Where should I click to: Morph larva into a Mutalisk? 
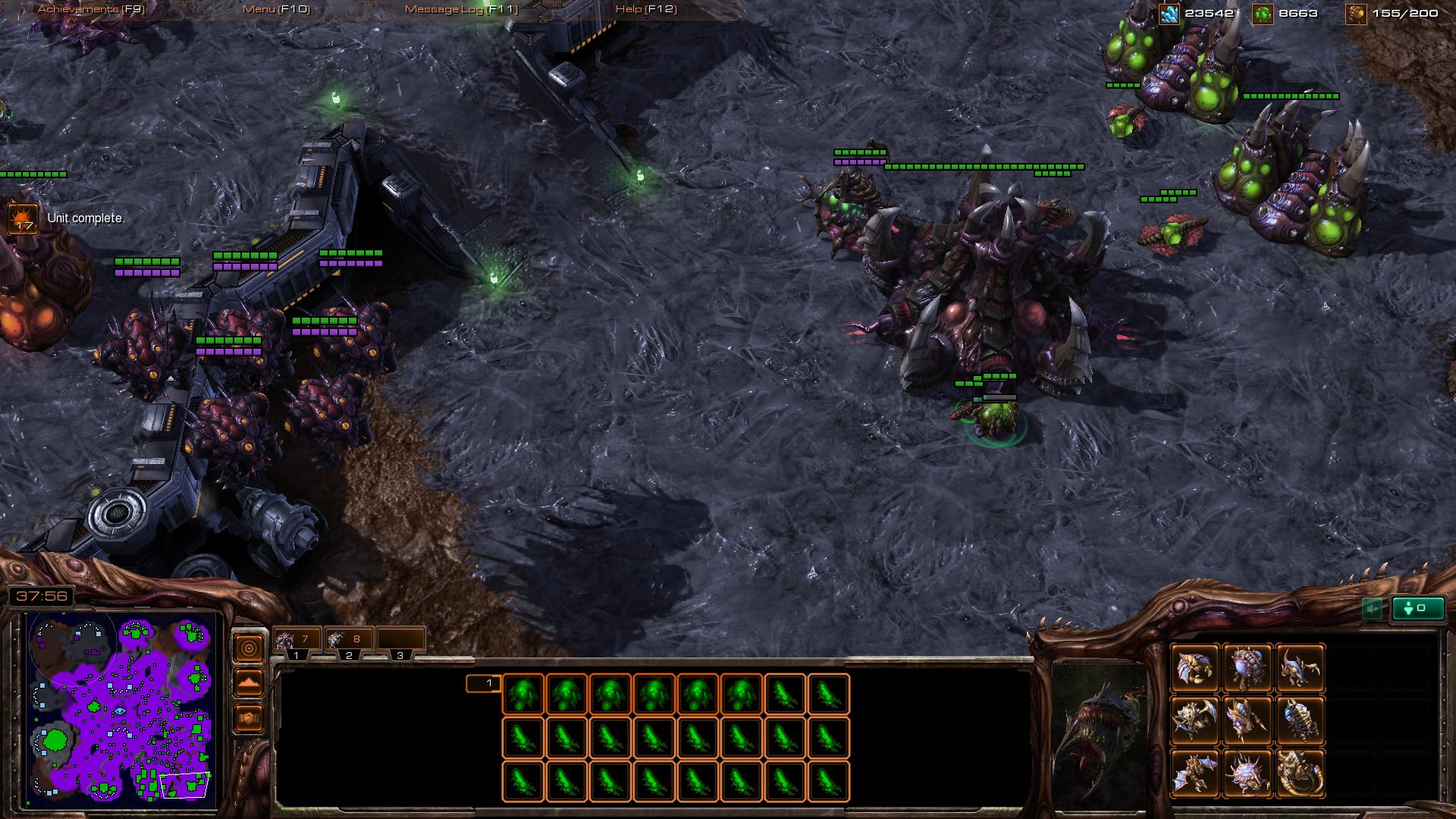(x=1195, y=773)
